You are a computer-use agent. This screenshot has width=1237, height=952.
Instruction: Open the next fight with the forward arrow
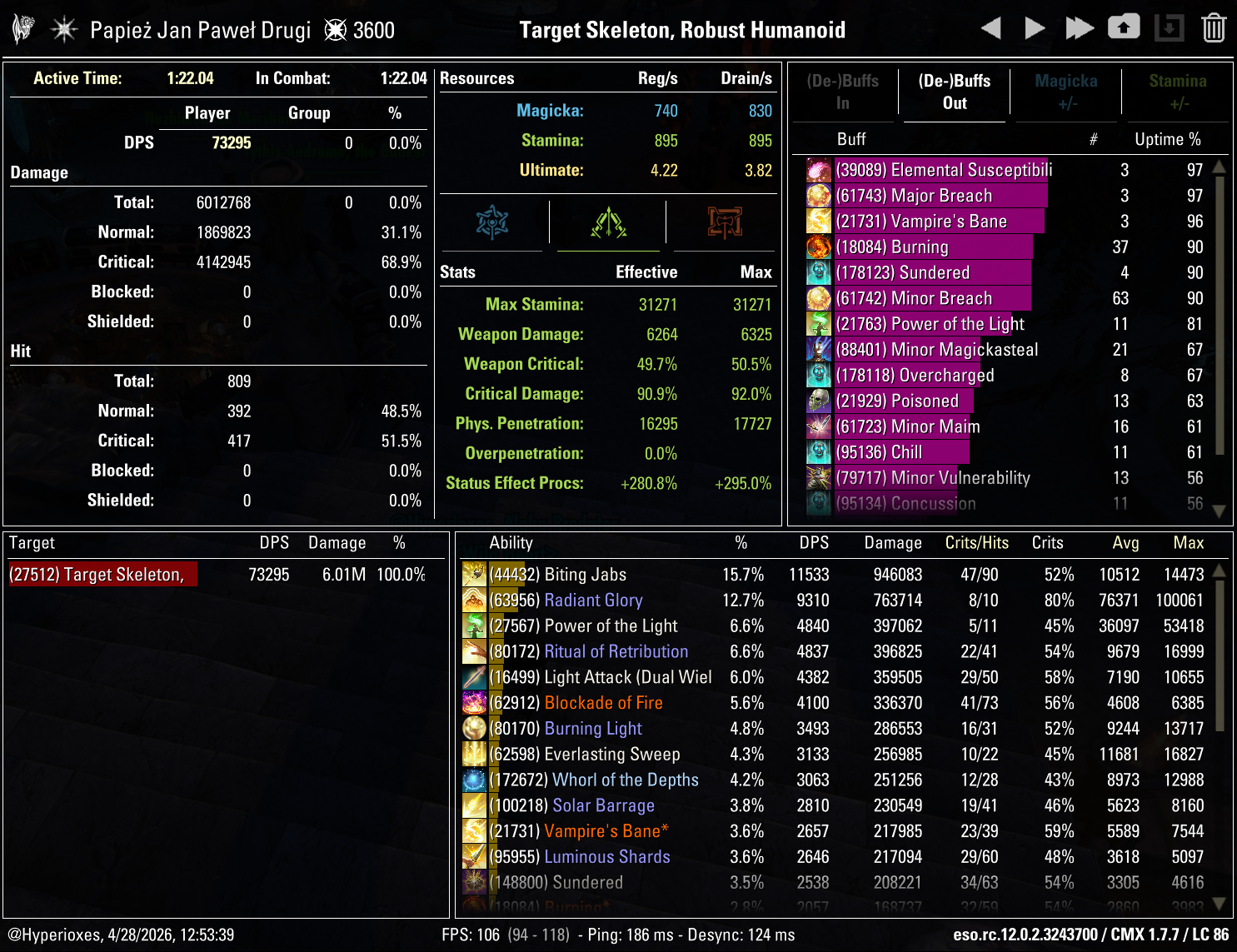pos(1035,27)
